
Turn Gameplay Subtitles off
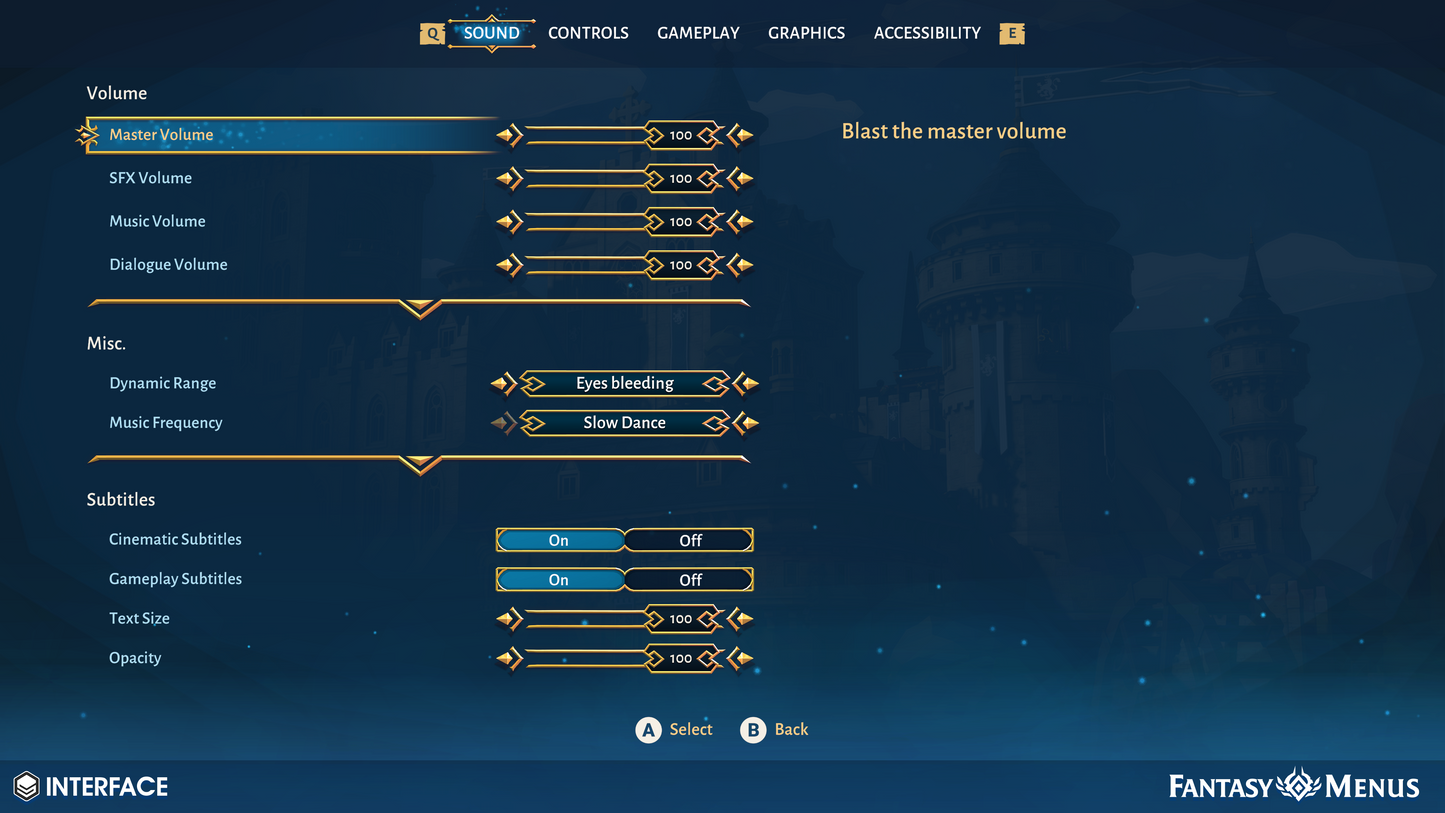pyautogui.click(x=690, y=580)
